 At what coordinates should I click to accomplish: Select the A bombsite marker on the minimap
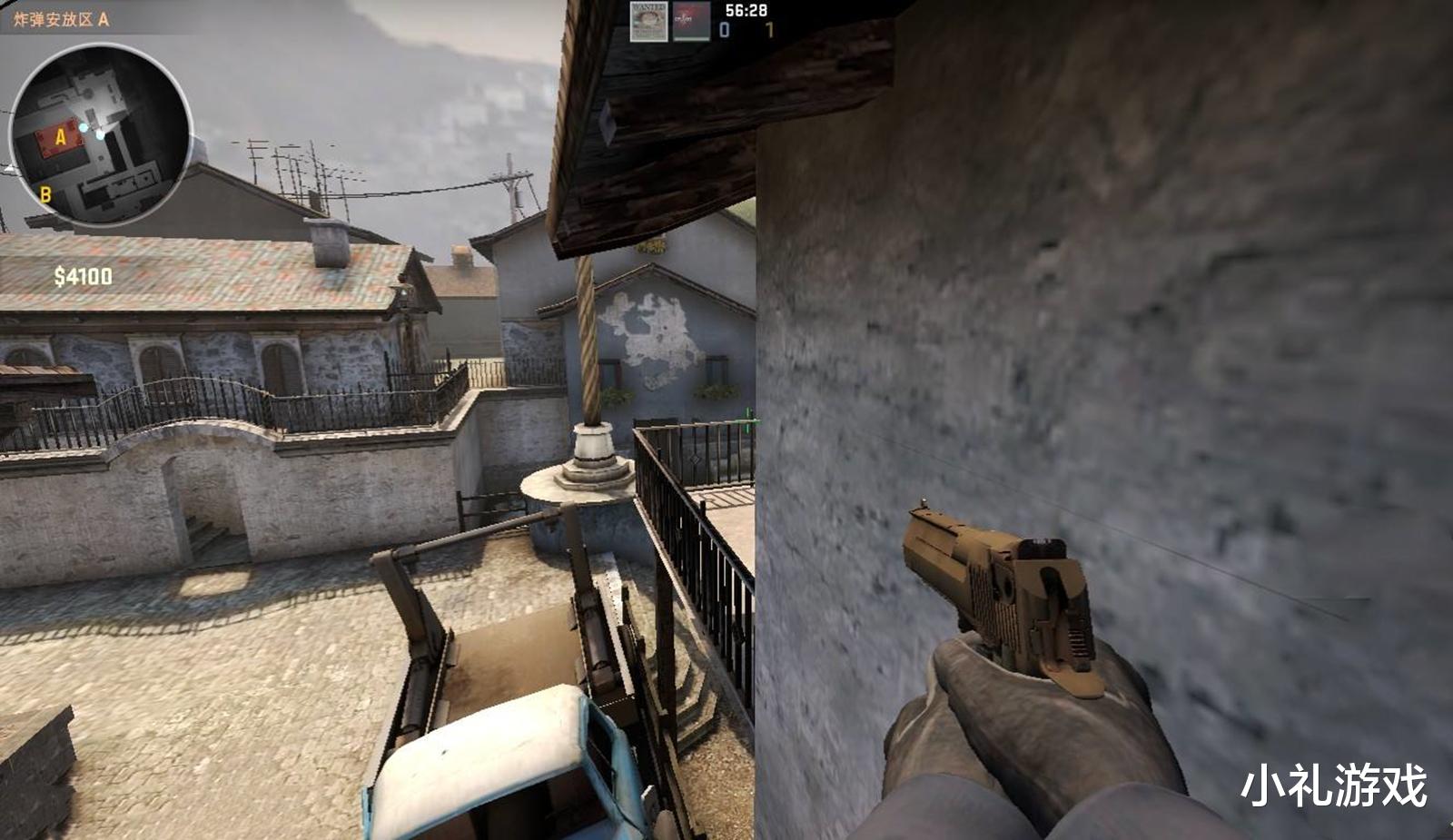coord(62,137)
